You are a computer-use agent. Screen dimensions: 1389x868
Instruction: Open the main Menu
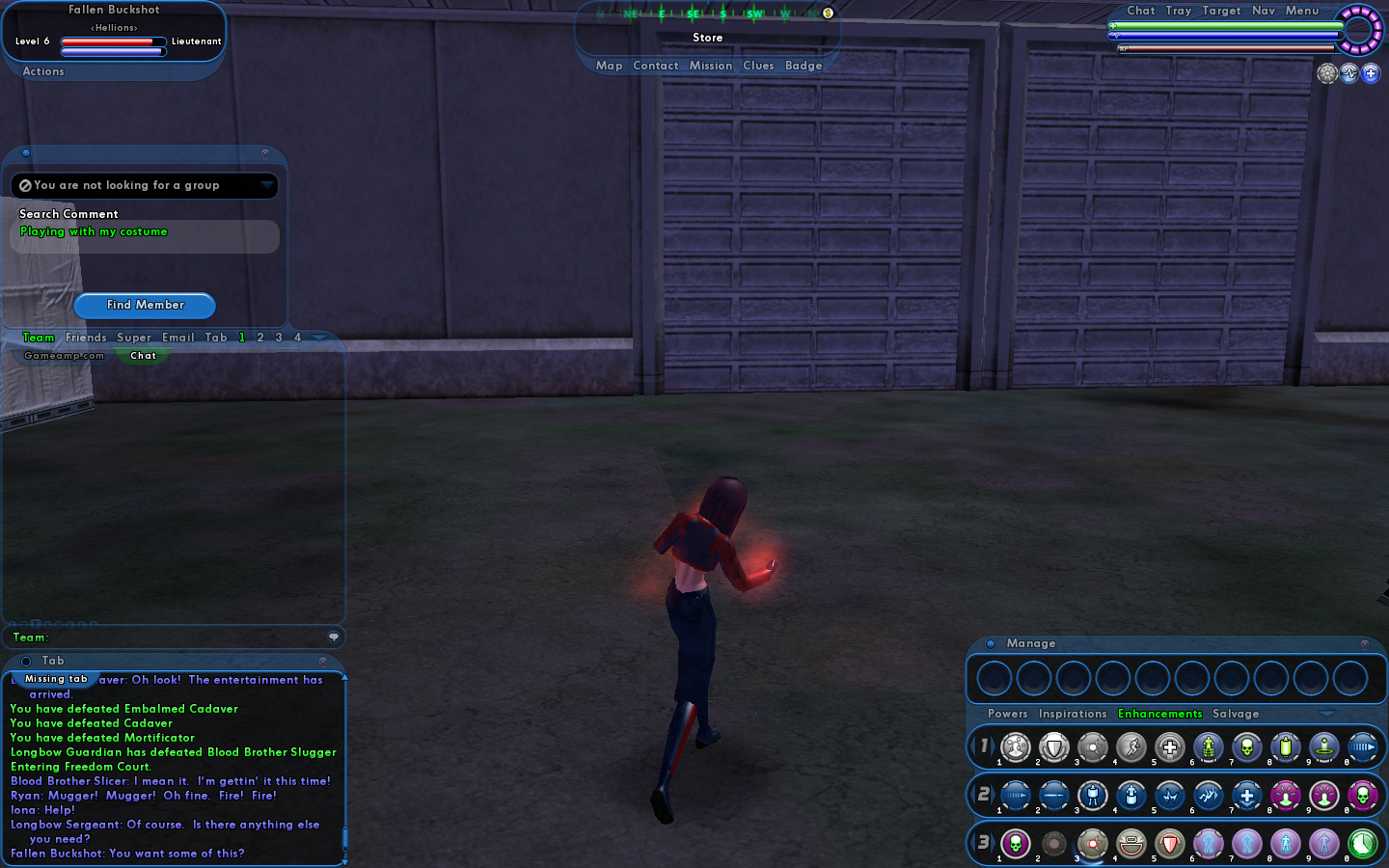1302,11
